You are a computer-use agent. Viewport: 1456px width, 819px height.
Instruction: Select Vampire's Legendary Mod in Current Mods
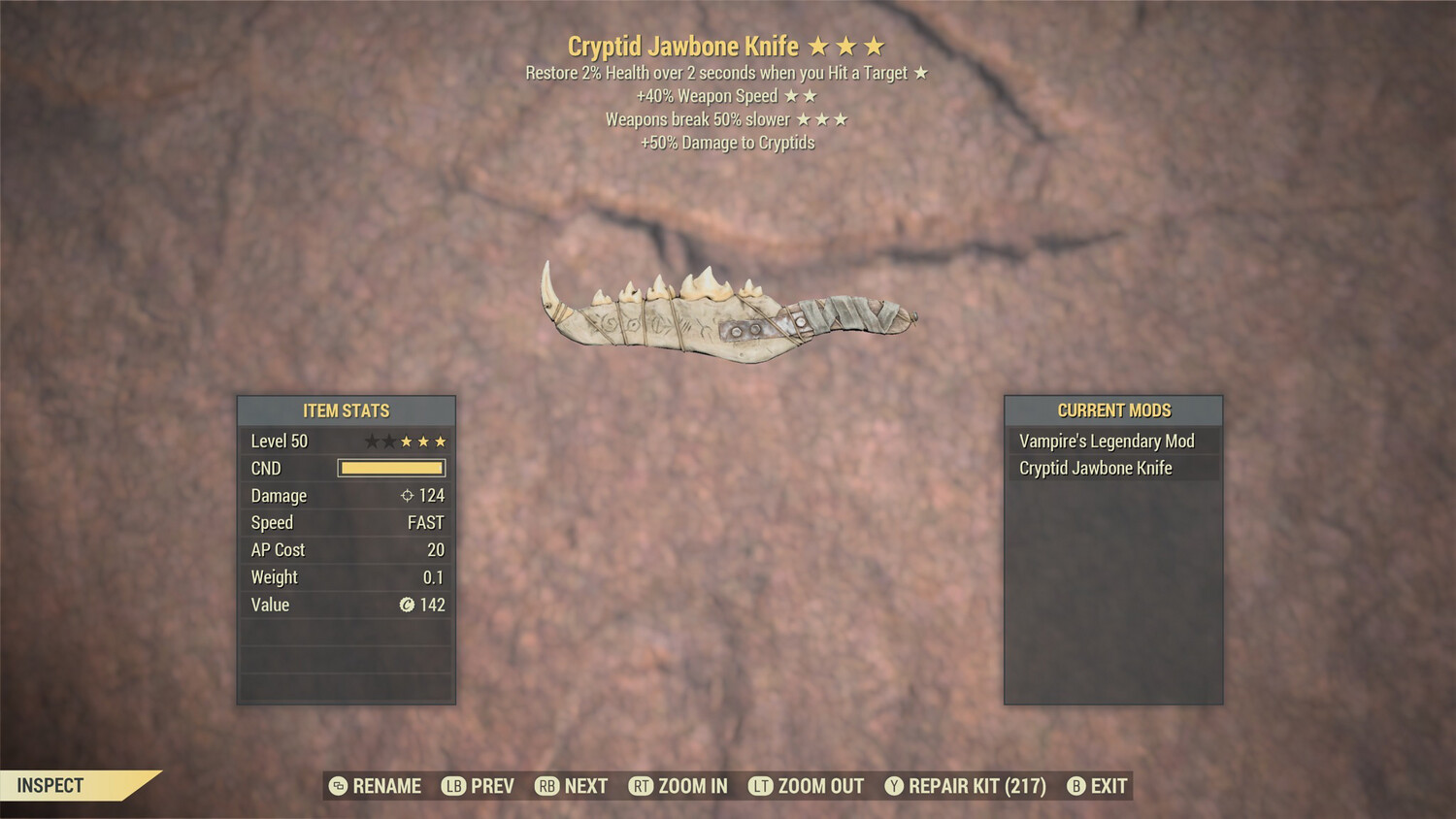click(1107, 442)
